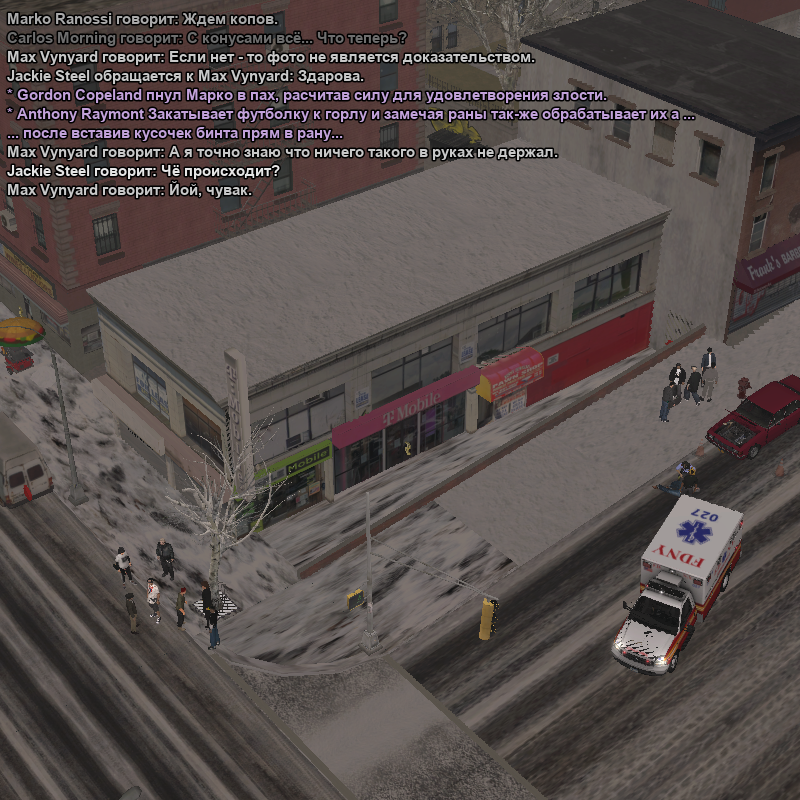
Task: Select the Gordon Copeland action line in chat
Action: tap(307, 95)
